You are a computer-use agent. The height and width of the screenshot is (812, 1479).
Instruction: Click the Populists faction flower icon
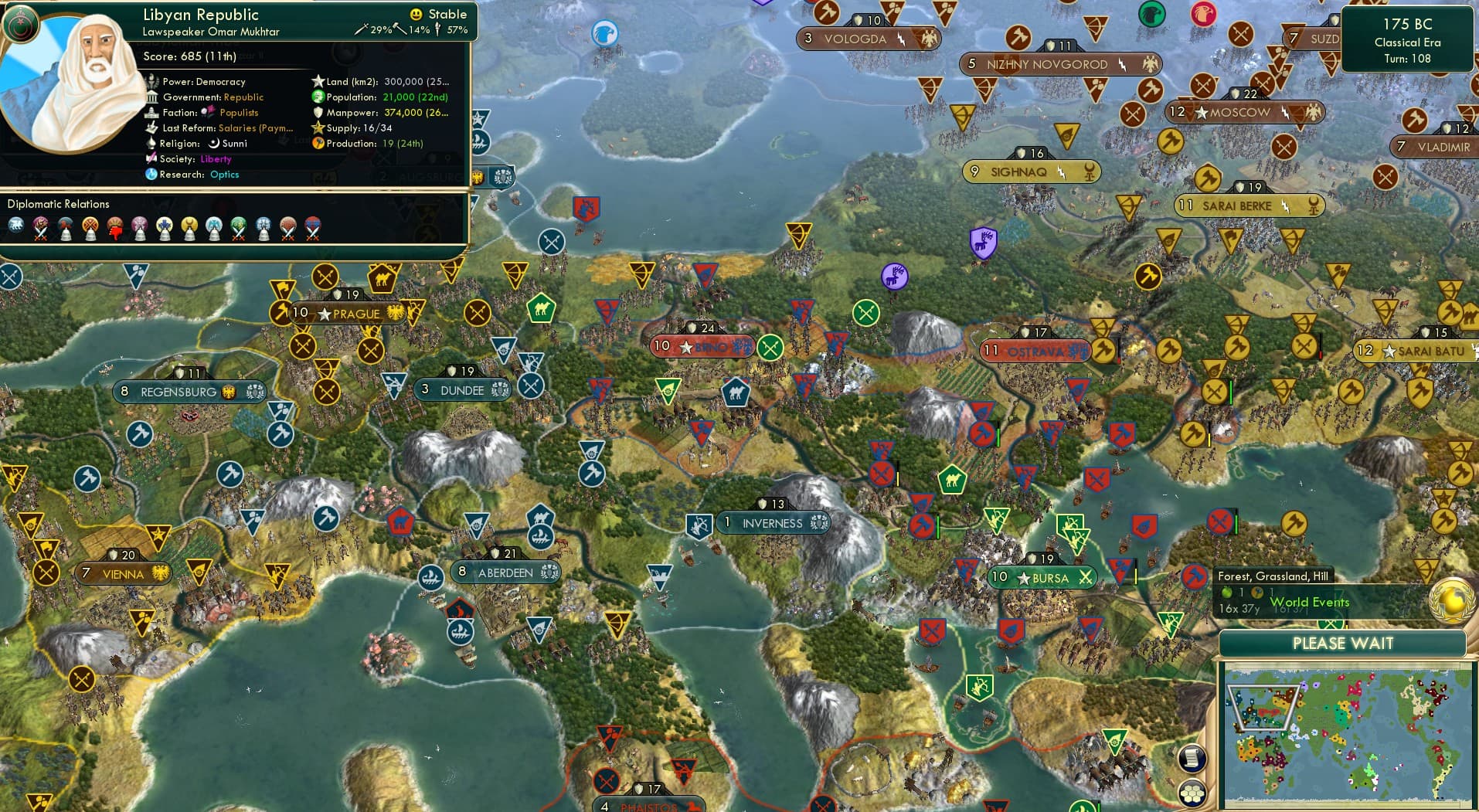pyautogui.click(x=207, y=112)
